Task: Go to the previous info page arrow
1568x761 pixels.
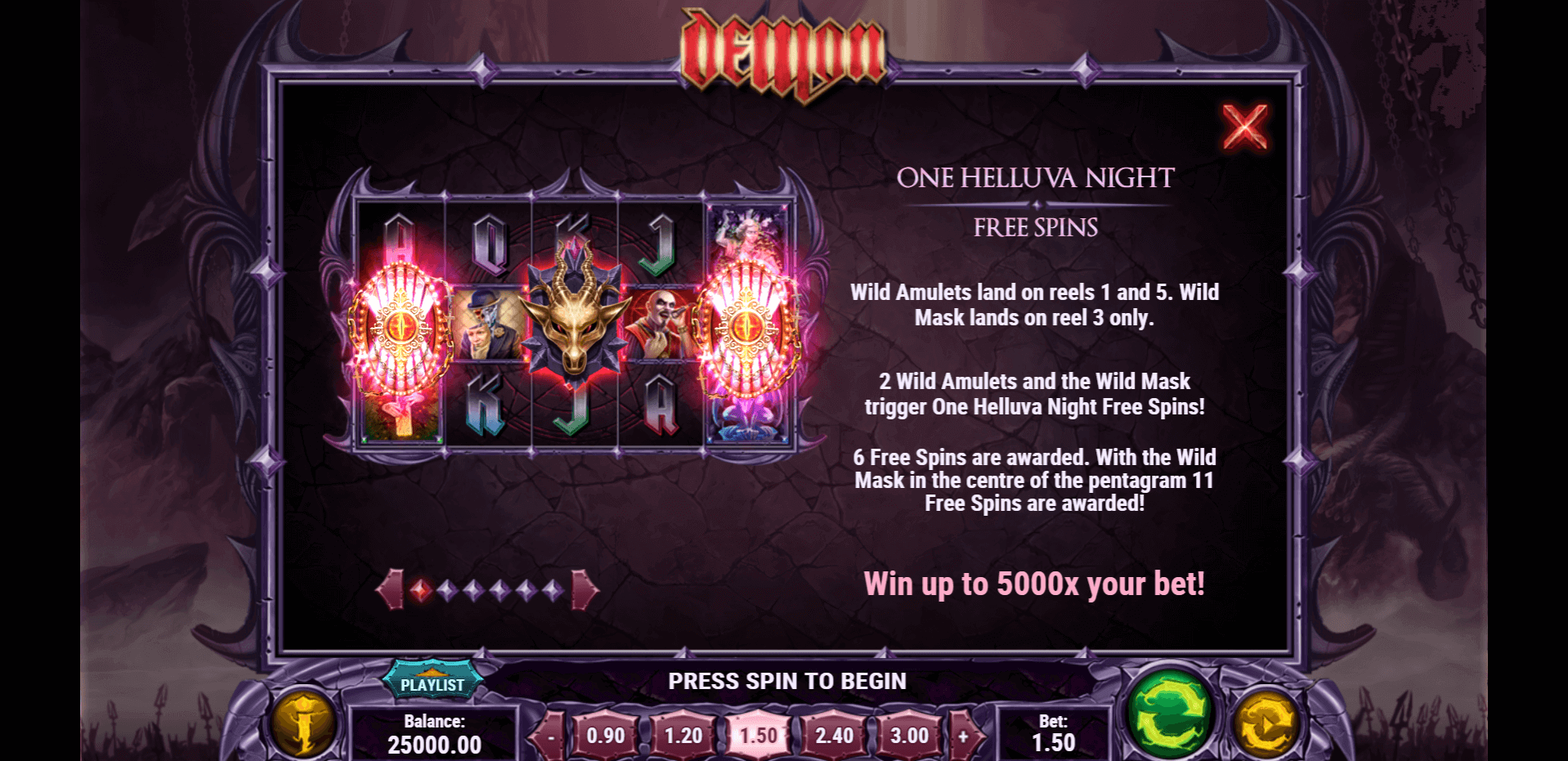Action: [391, 589]
